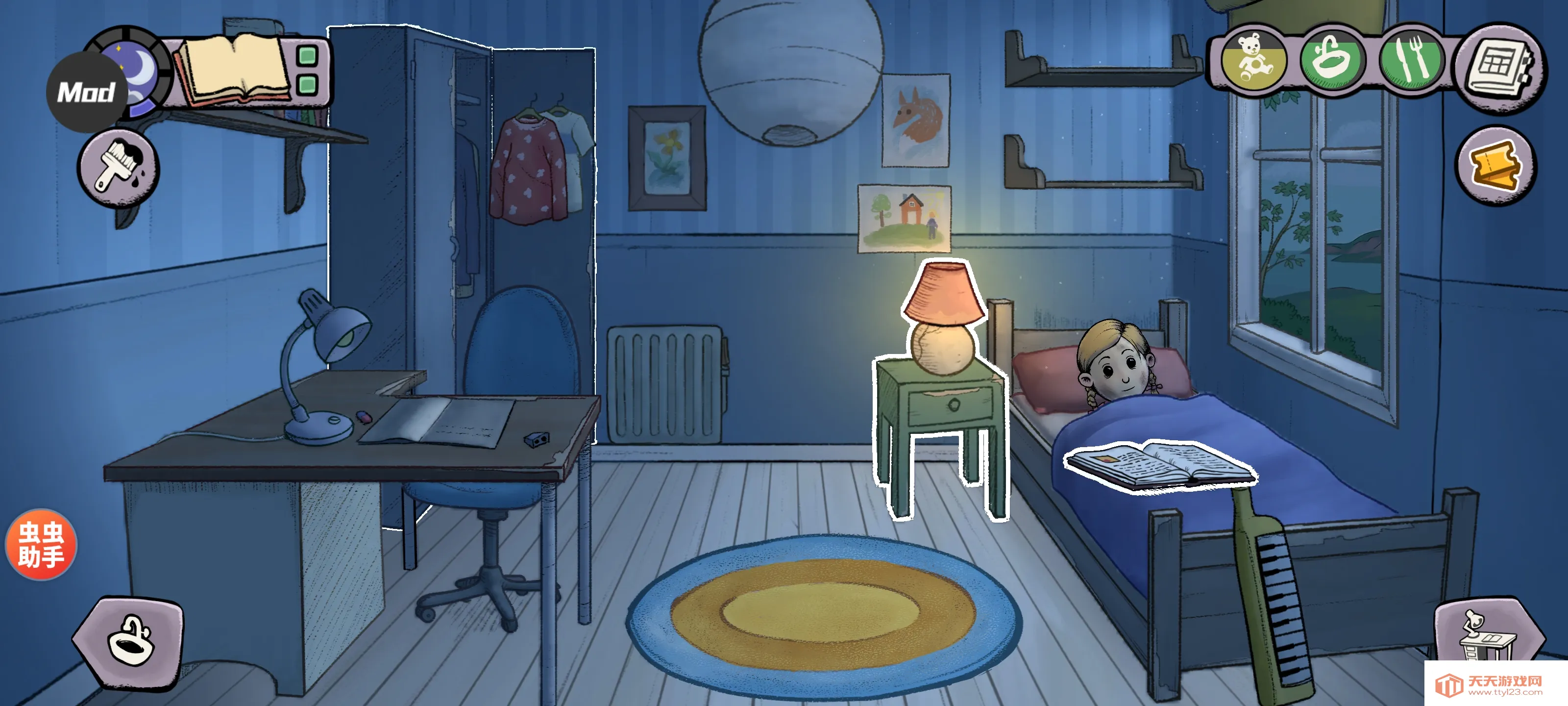Select the outlined storybook on the bed

click(1160, 464)
